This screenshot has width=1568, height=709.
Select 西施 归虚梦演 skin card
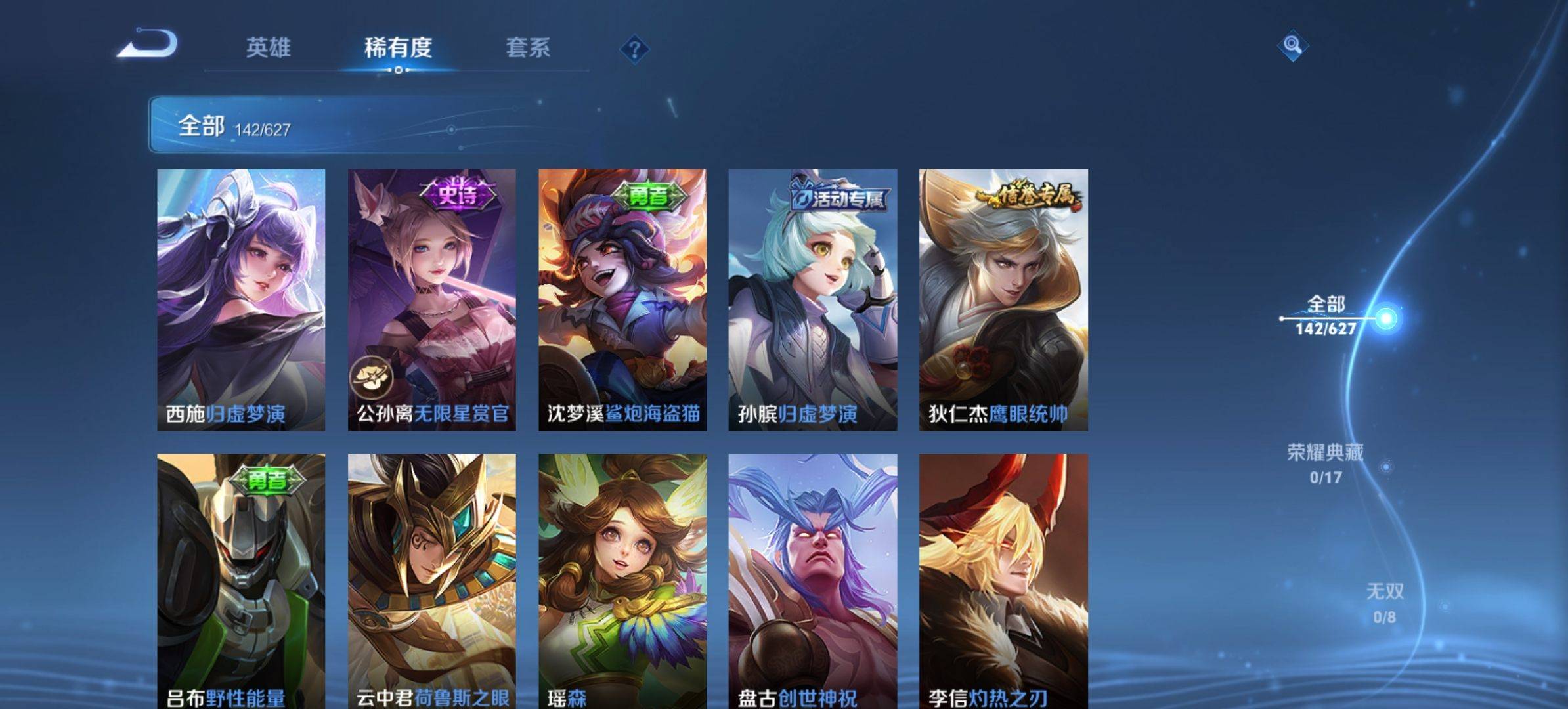tap(241, 299)
